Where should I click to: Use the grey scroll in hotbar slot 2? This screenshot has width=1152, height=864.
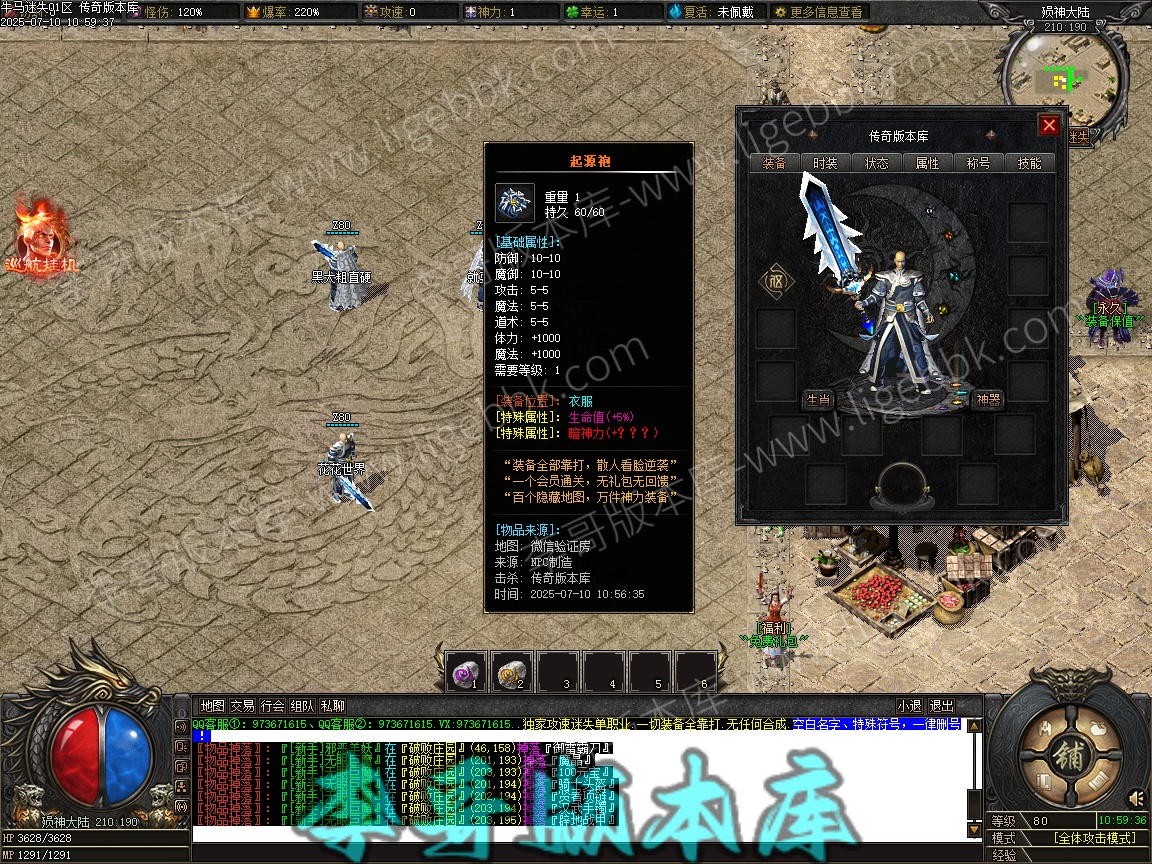(x=513, y=671)
